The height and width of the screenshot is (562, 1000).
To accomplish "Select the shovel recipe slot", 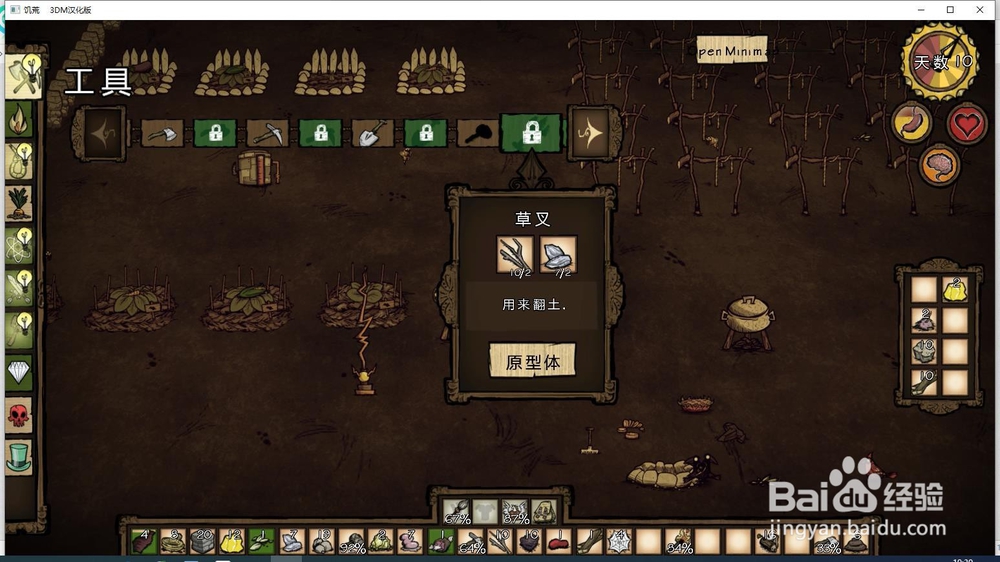I will pos(373,133).
